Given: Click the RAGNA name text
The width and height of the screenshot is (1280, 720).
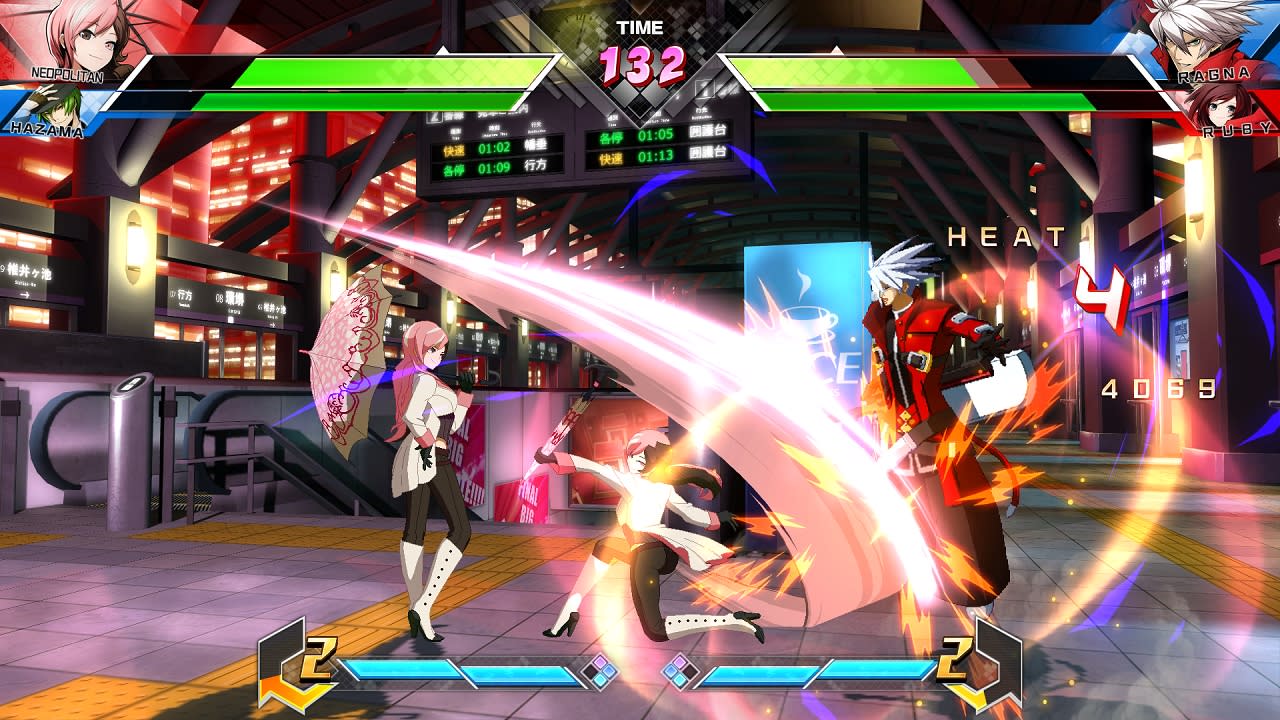Looking at the screenshot, I should click(x=1217, y=72).
